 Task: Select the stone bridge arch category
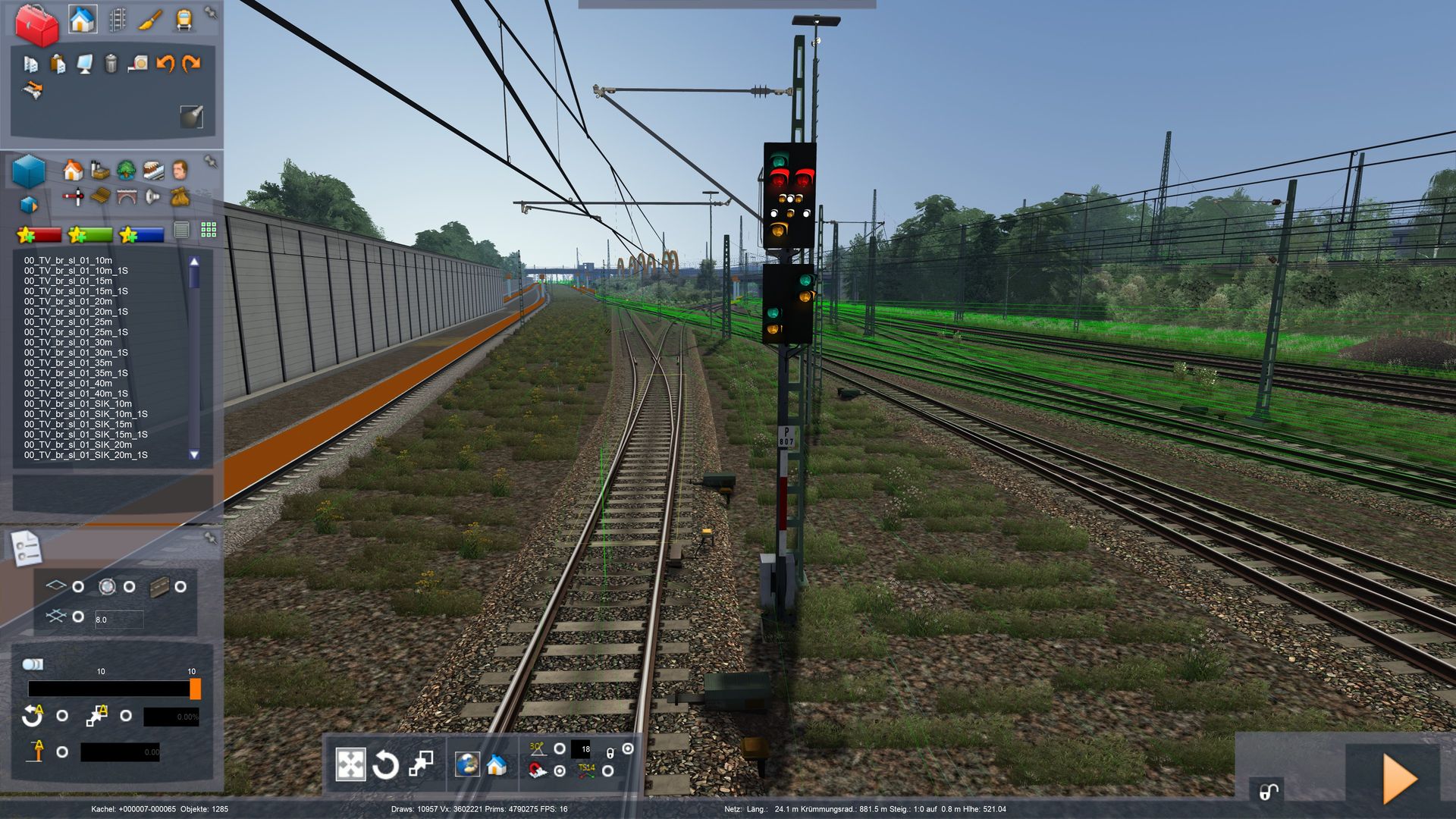coord(127,197)
